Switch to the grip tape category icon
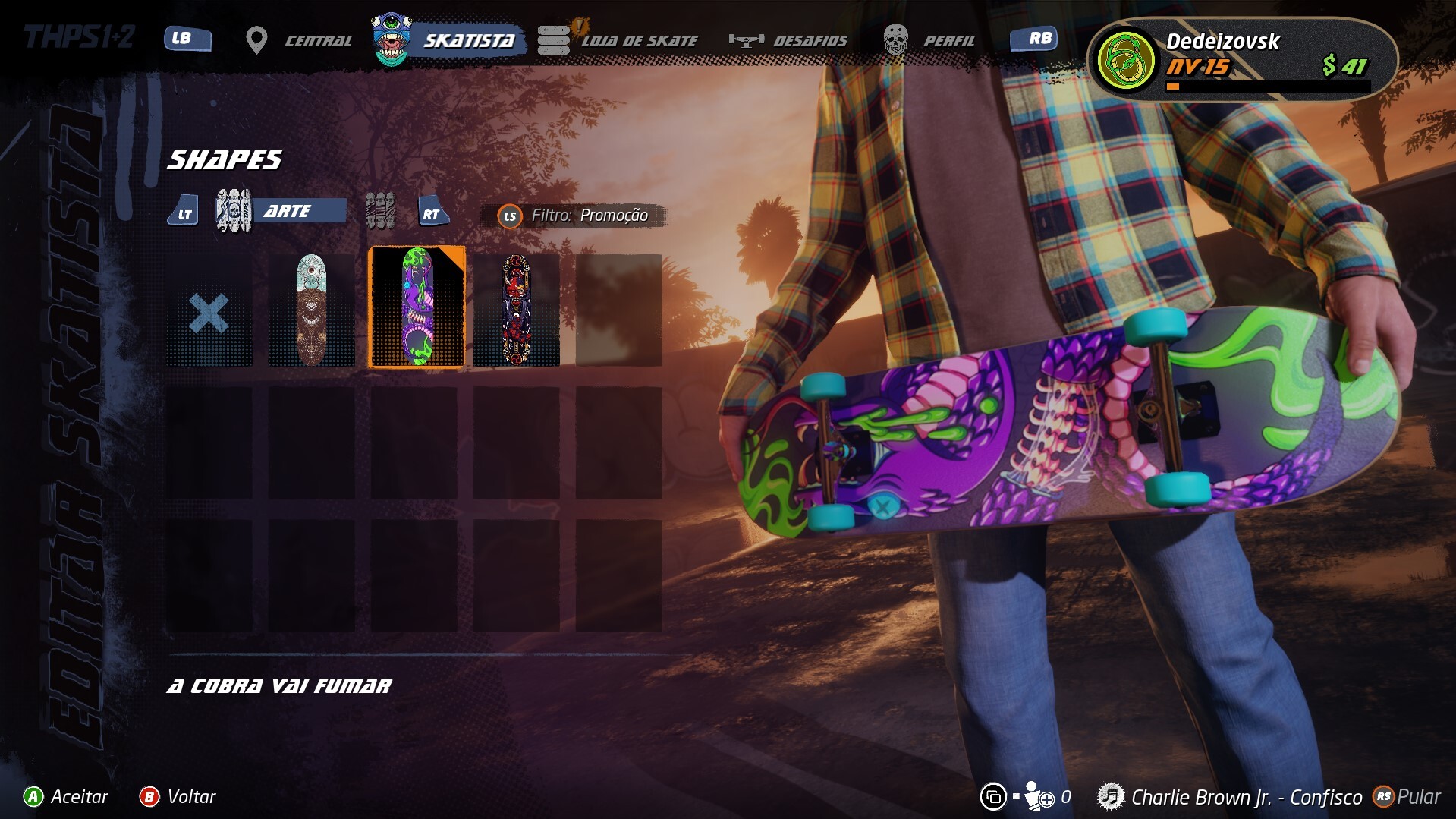This screenshot has height=819, width=1456. point(380,211)
